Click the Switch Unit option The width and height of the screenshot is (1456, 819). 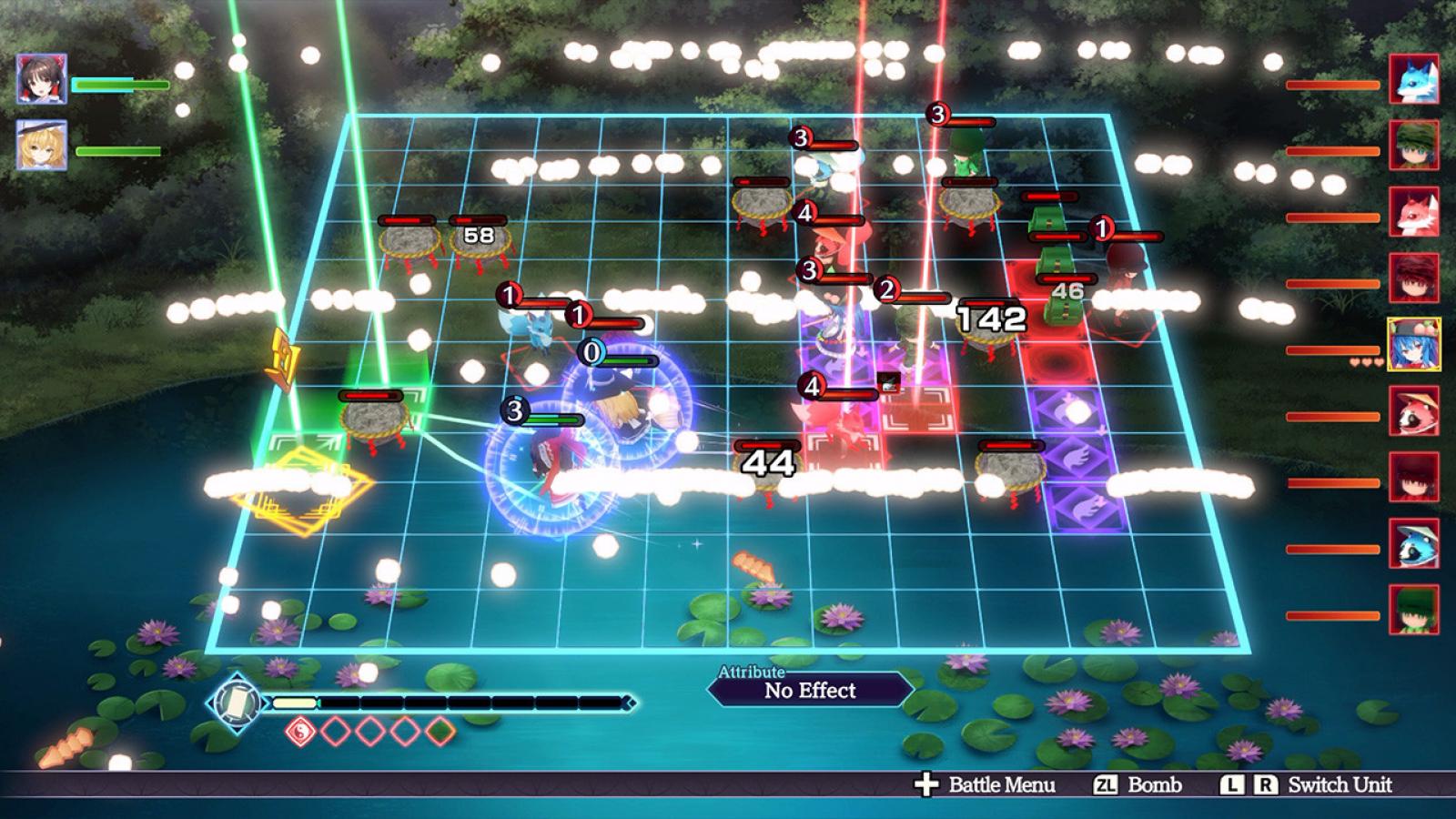point(1308,784)
